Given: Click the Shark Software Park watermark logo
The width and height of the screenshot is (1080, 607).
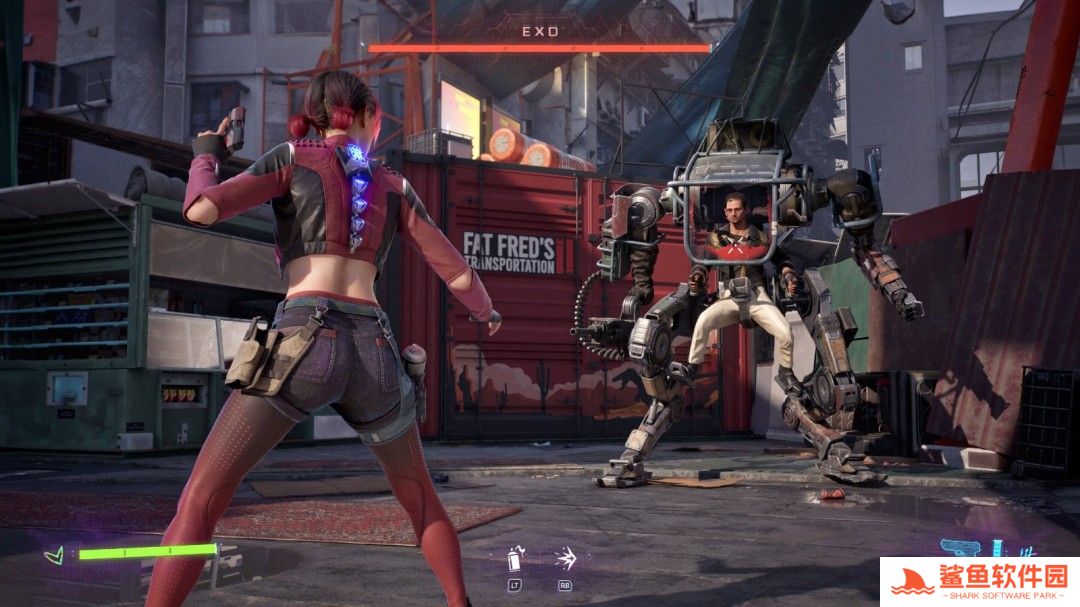Looking at the screenshot, I should pyautogui.click(x=979, y=581).
